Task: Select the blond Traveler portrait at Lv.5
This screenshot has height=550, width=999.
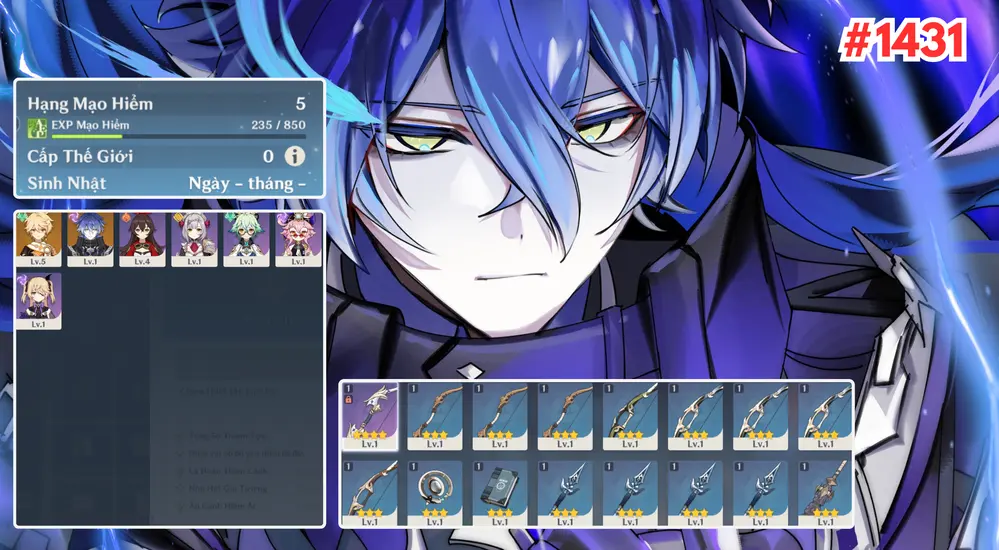Action: (x=39, y=238)
